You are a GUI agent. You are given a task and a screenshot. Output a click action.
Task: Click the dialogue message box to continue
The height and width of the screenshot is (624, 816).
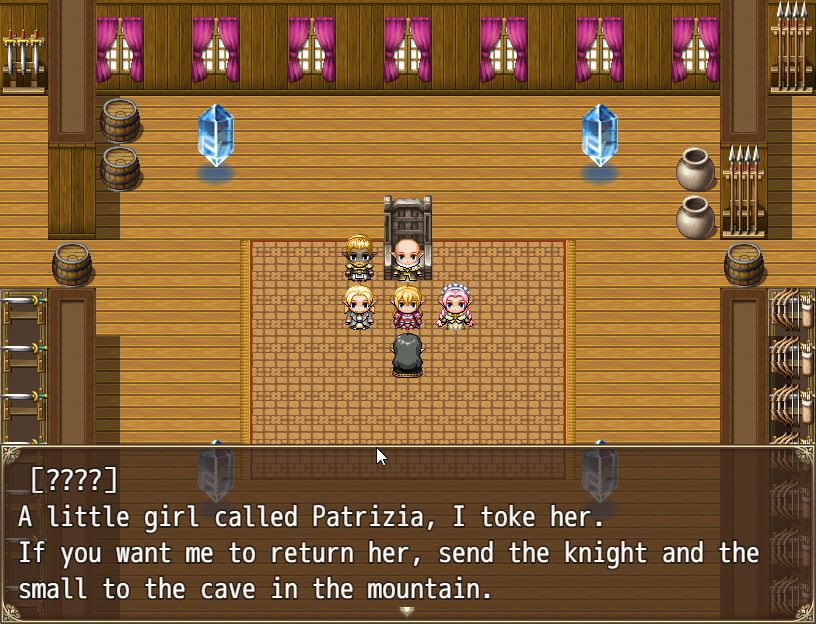408,534
